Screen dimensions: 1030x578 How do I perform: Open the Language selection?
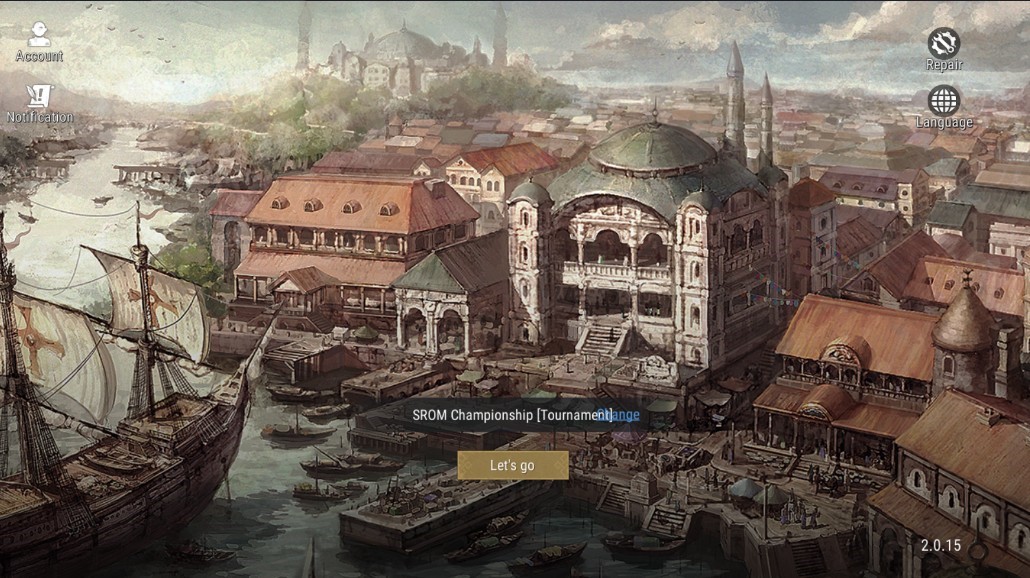click(943, 107)
